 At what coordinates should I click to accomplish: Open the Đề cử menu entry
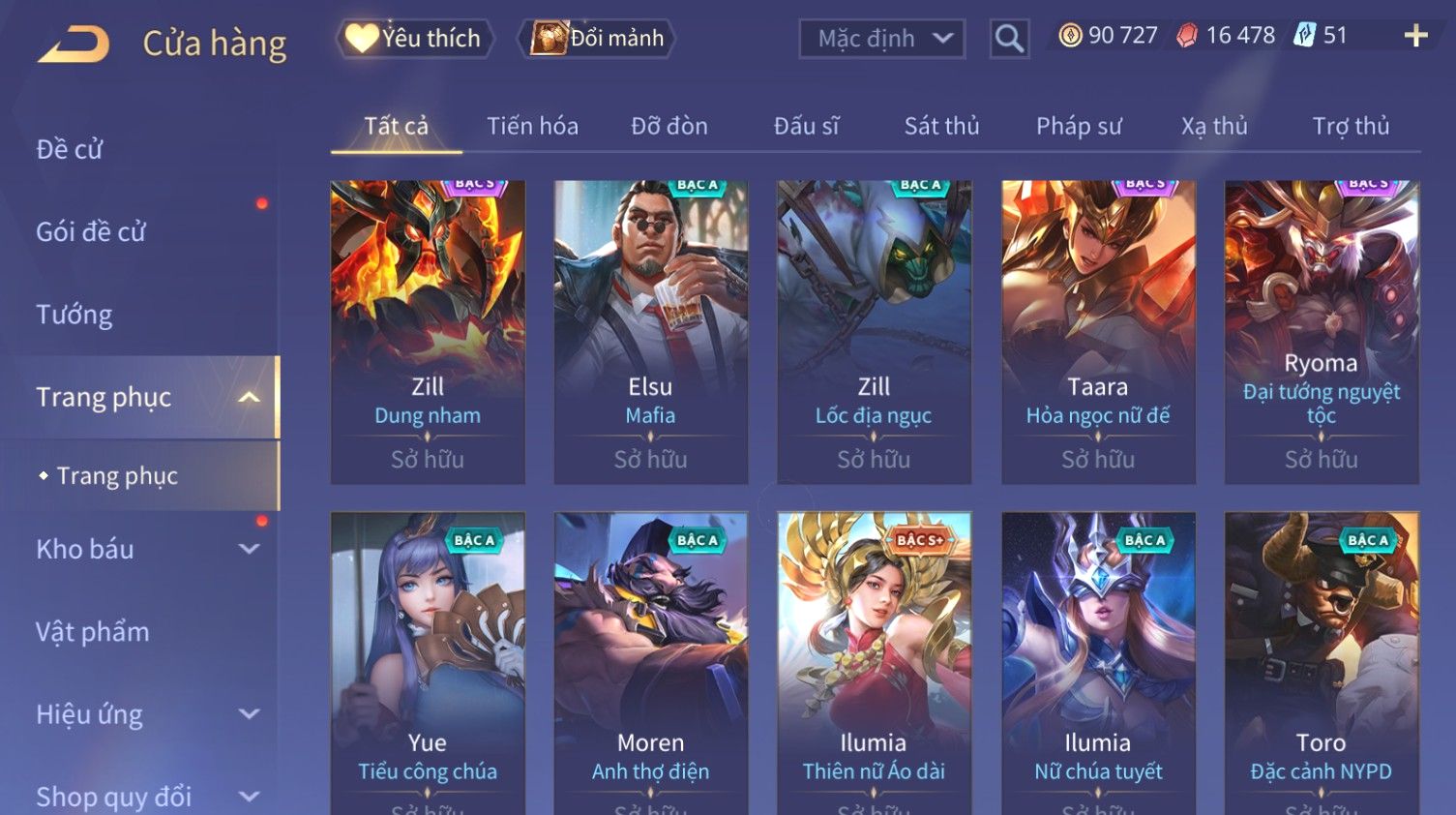click(70, 149)
